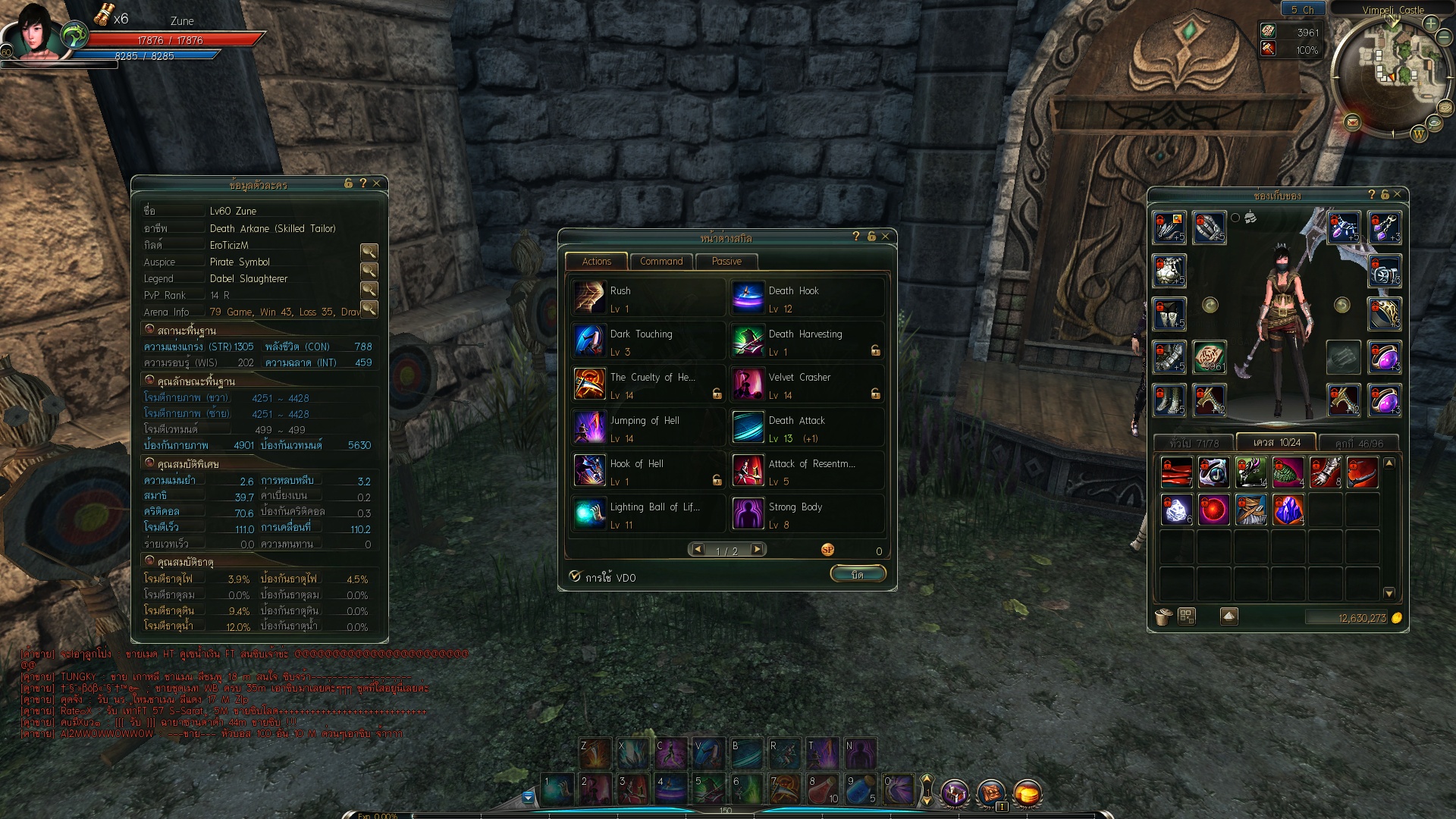
Task: Switch to the Command skill tab
Action: click(x=661, y=262)
